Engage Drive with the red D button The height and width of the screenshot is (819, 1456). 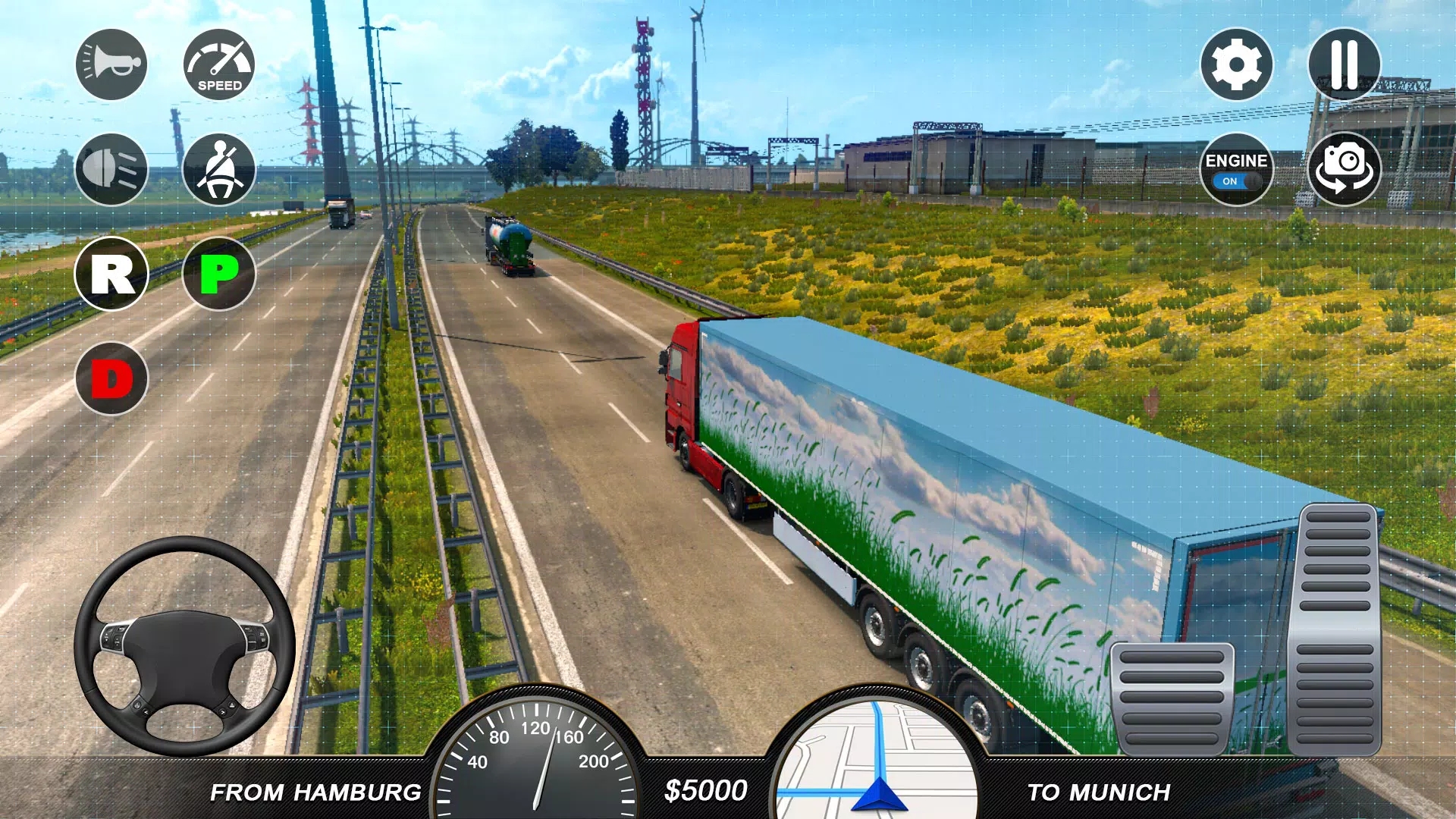pos(111,378)
